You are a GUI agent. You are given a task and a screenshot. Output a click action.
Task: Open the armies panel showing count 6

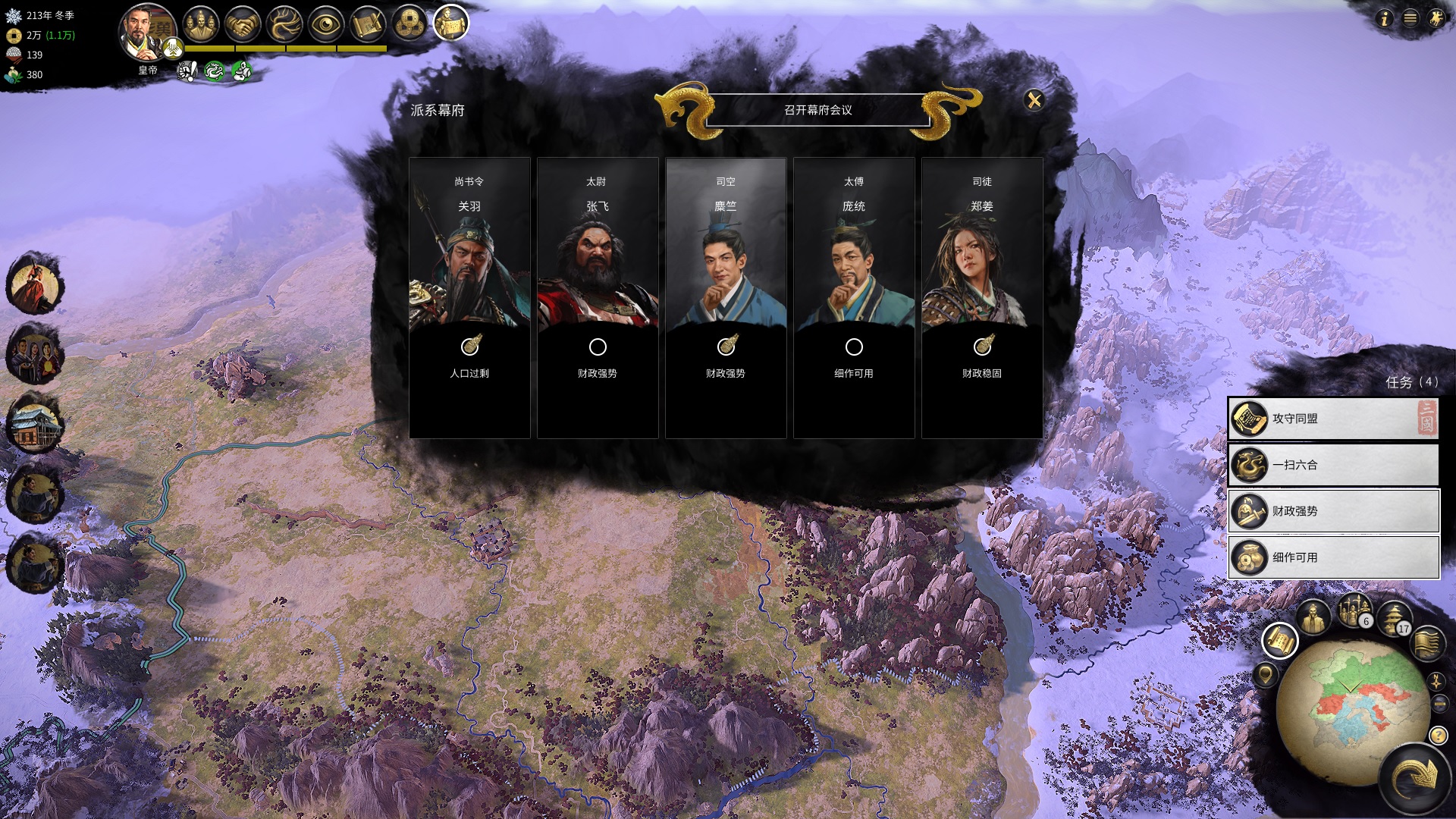[1354, 614]
